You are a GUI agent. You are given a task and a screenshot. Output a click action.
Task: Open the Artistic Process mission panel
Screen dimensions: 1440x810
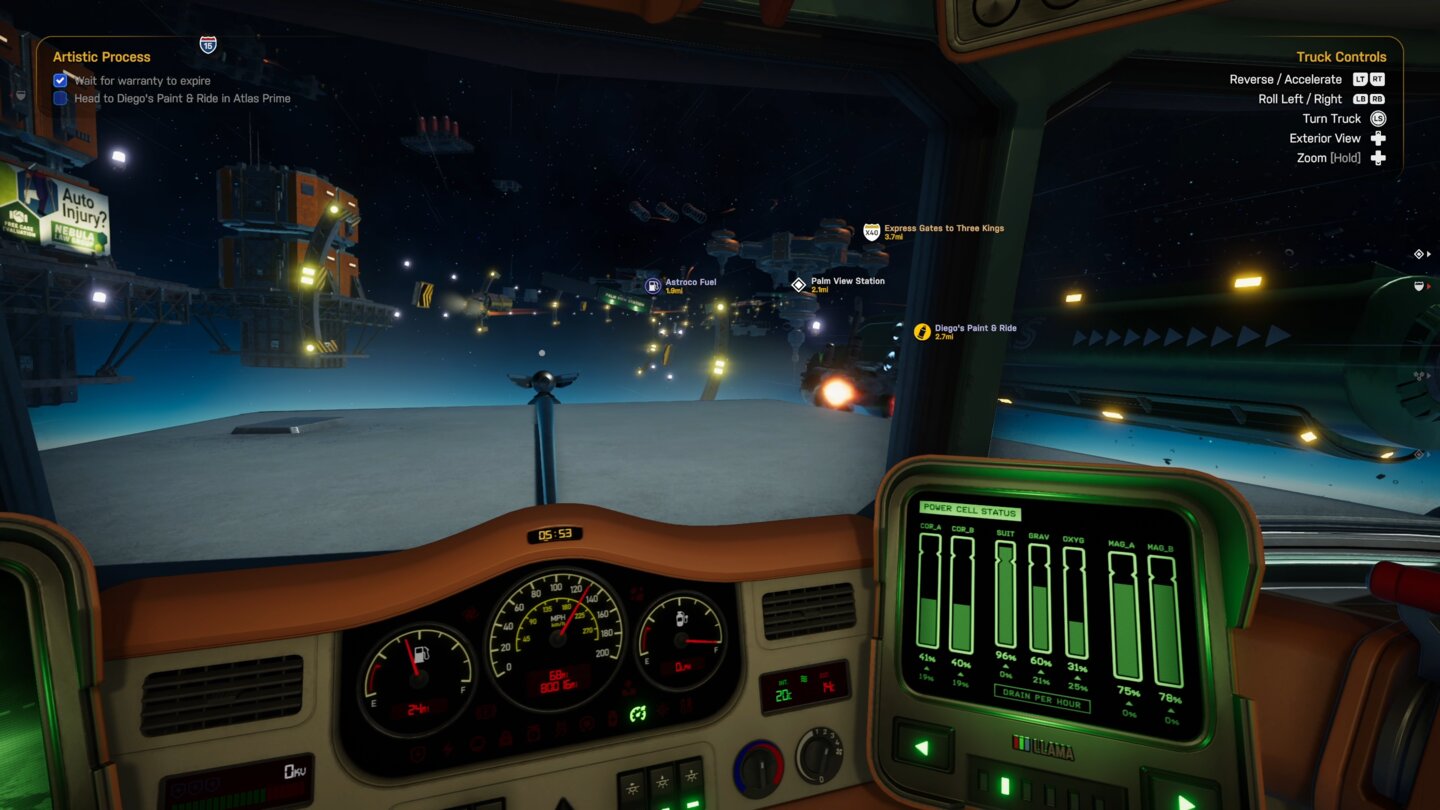click(x=101, y=56)
